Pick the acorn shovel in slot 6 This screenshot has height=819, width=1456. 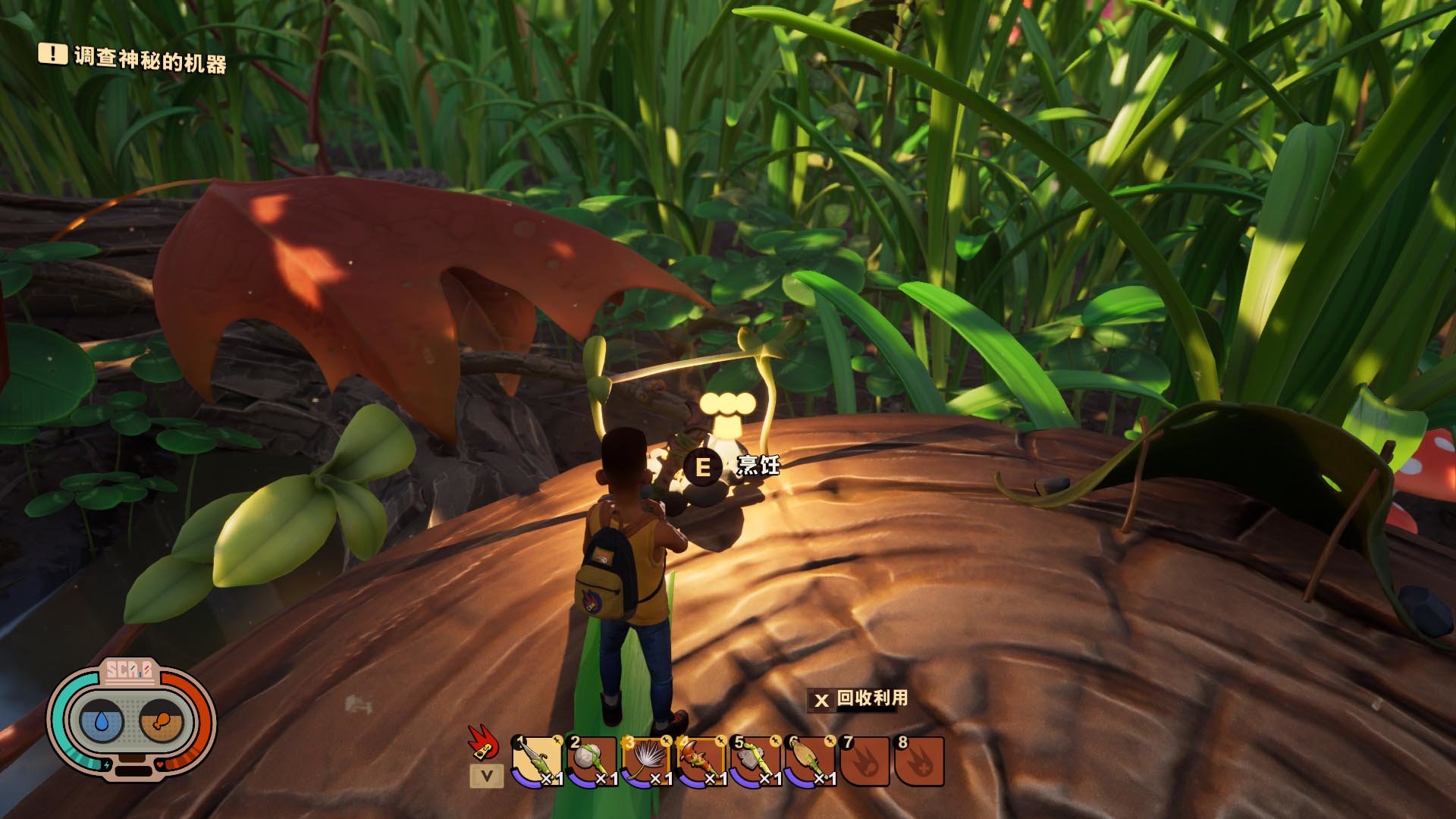810,761
